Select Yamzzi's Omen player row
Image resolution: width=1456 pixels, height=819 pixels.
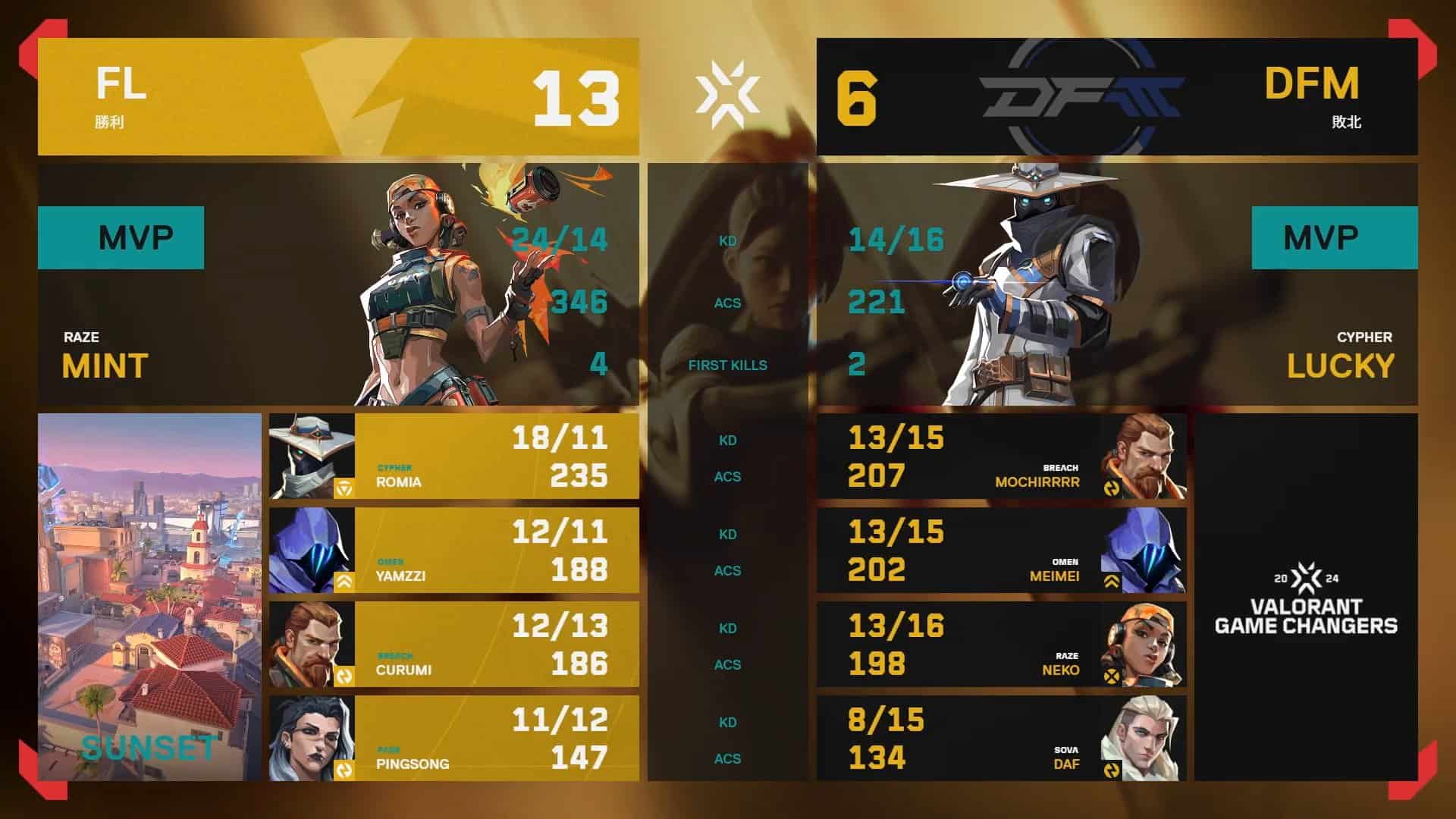click(453, 551)
